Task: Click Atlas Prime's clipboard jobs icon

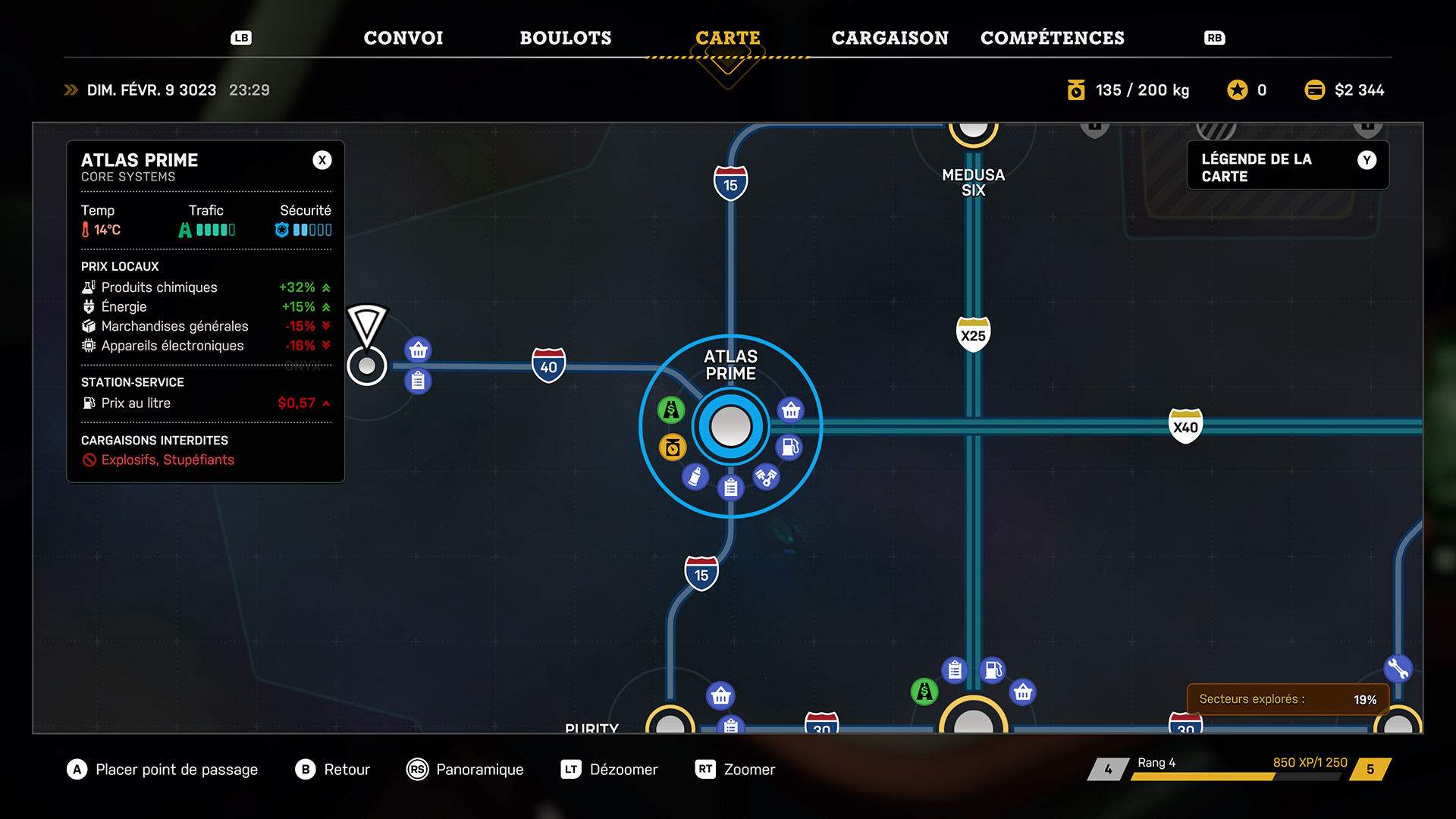Action: click(730, 487)
